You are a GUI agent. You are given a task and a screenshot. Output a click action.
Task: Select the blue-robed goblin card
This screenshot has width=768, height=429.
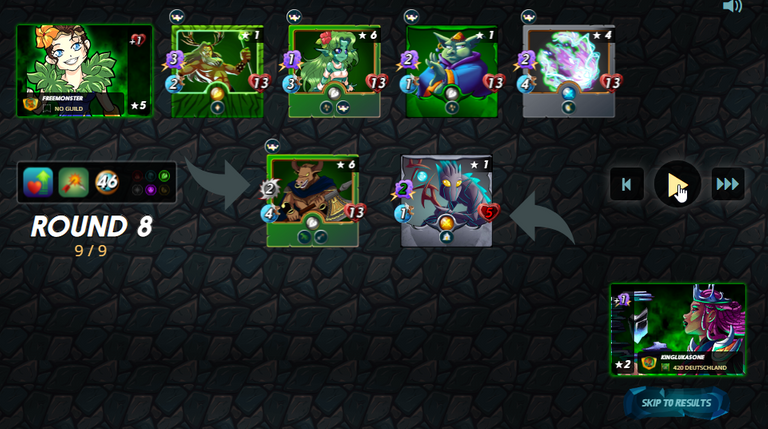point(451,71)
